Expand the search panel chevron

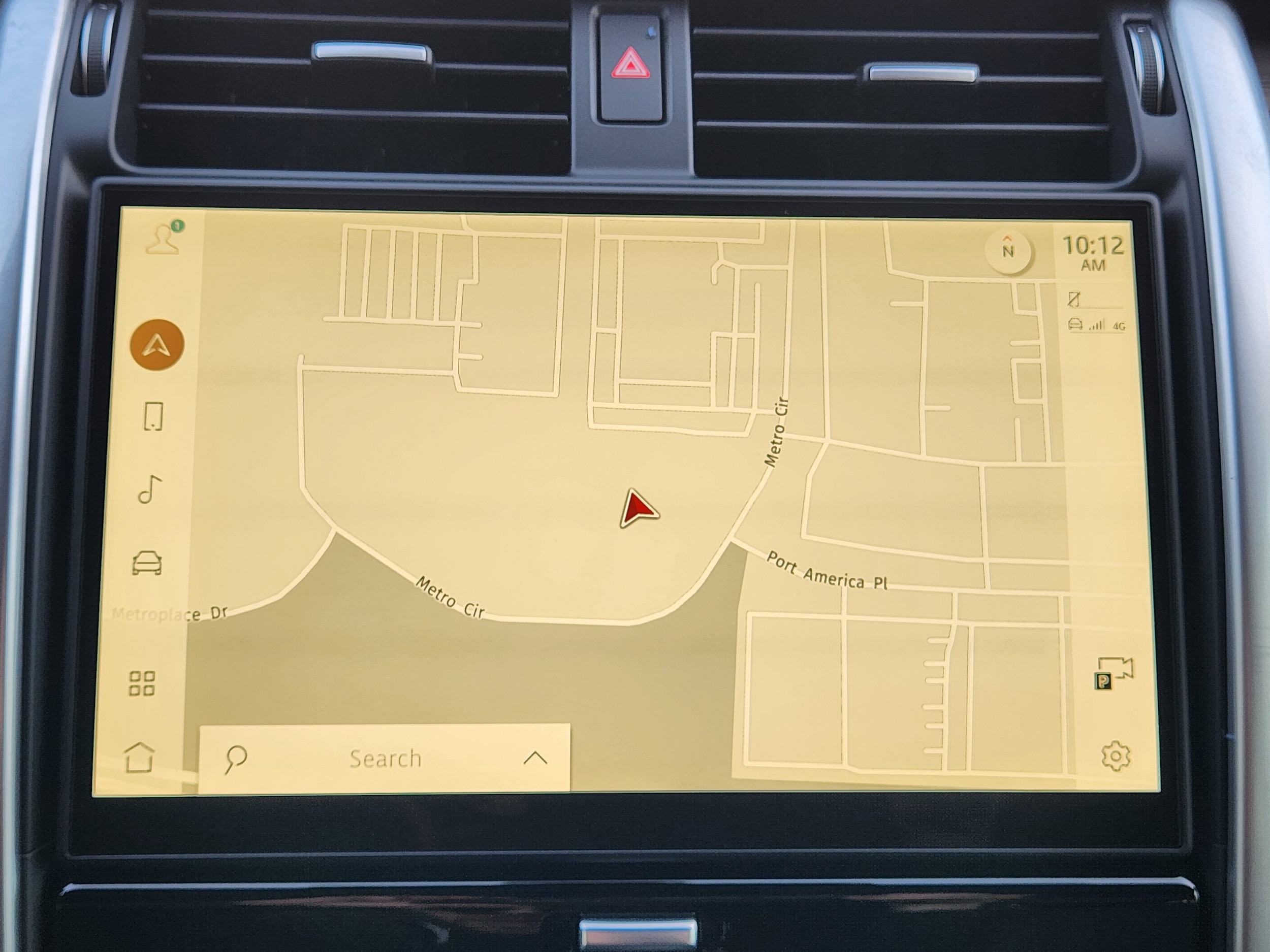point(535,758)
